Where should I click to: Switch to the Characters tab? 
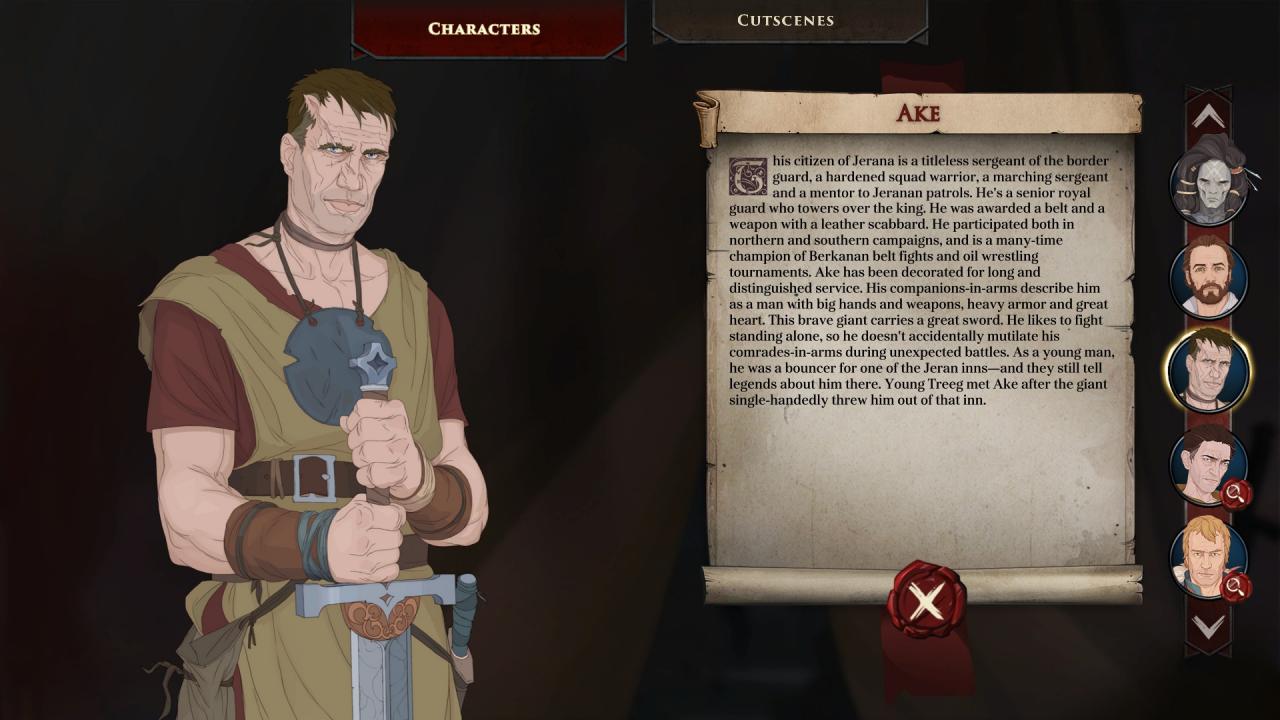[x=484, y=28]
